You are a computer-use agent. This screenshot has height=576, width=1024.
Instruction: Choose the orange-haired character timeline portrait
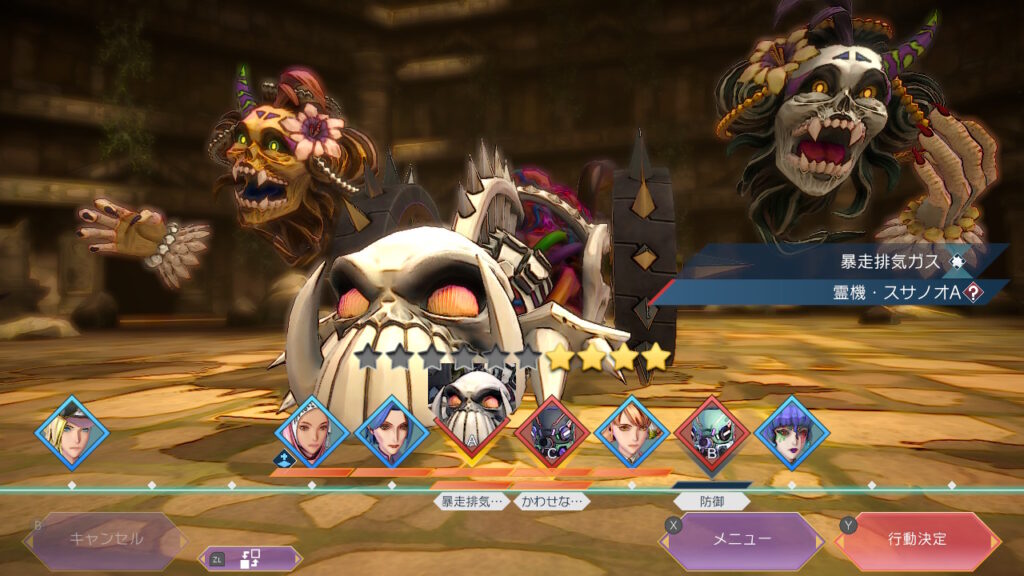(x=631, y=433)
